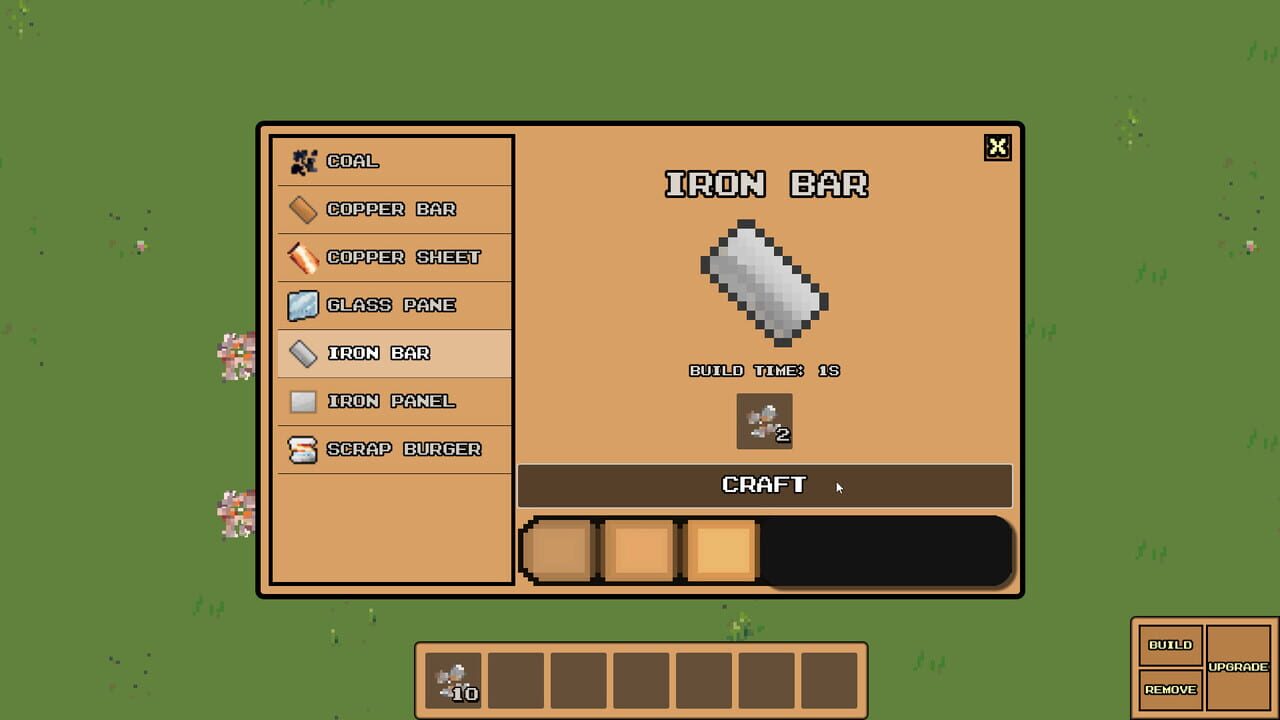
Task: Close the crafting menu with the X
Action: click(997, 147)
